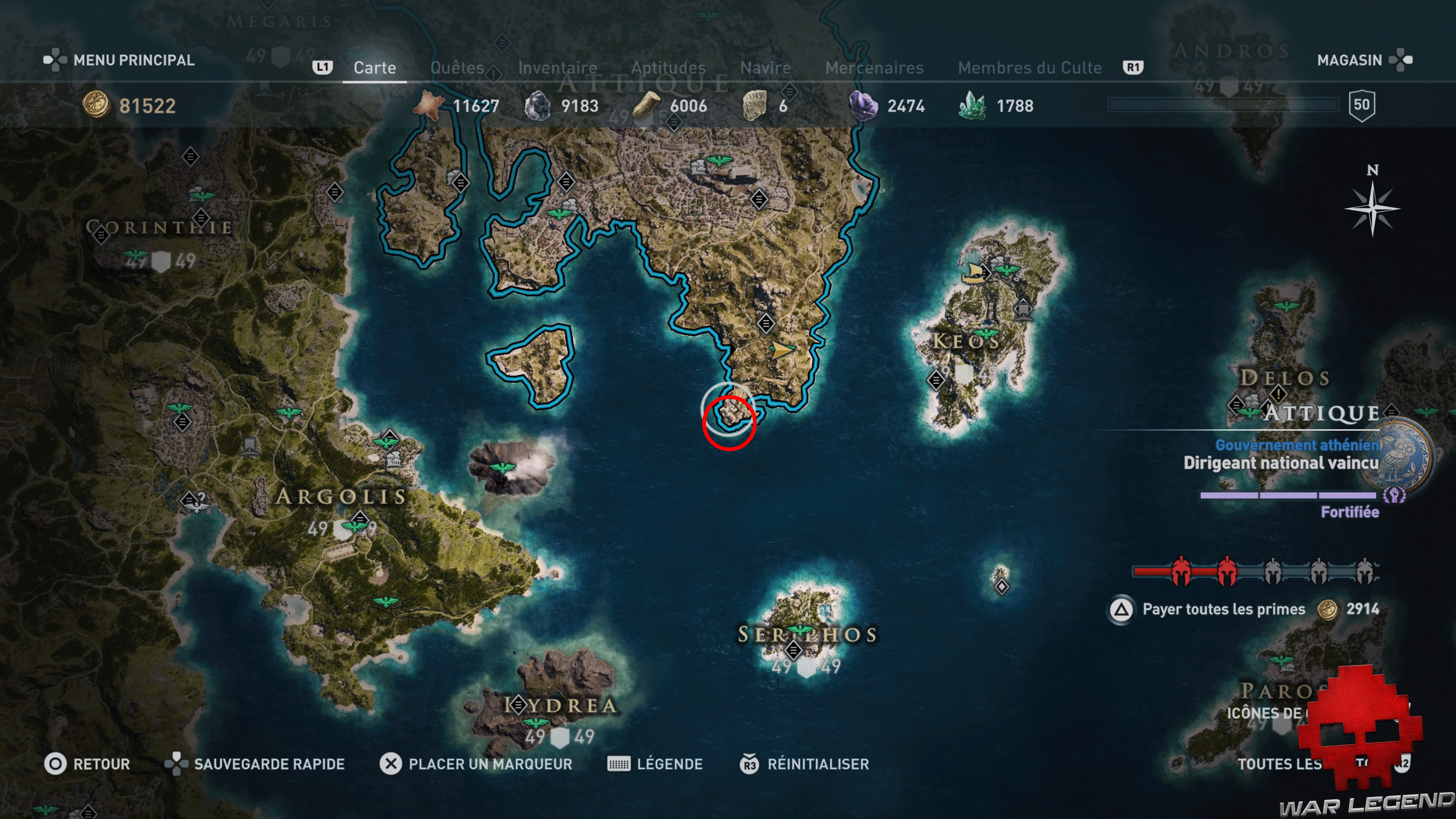Switch to the Quêtes tab
This screenshot has height=819, width=1456.
tap(458, 68)
